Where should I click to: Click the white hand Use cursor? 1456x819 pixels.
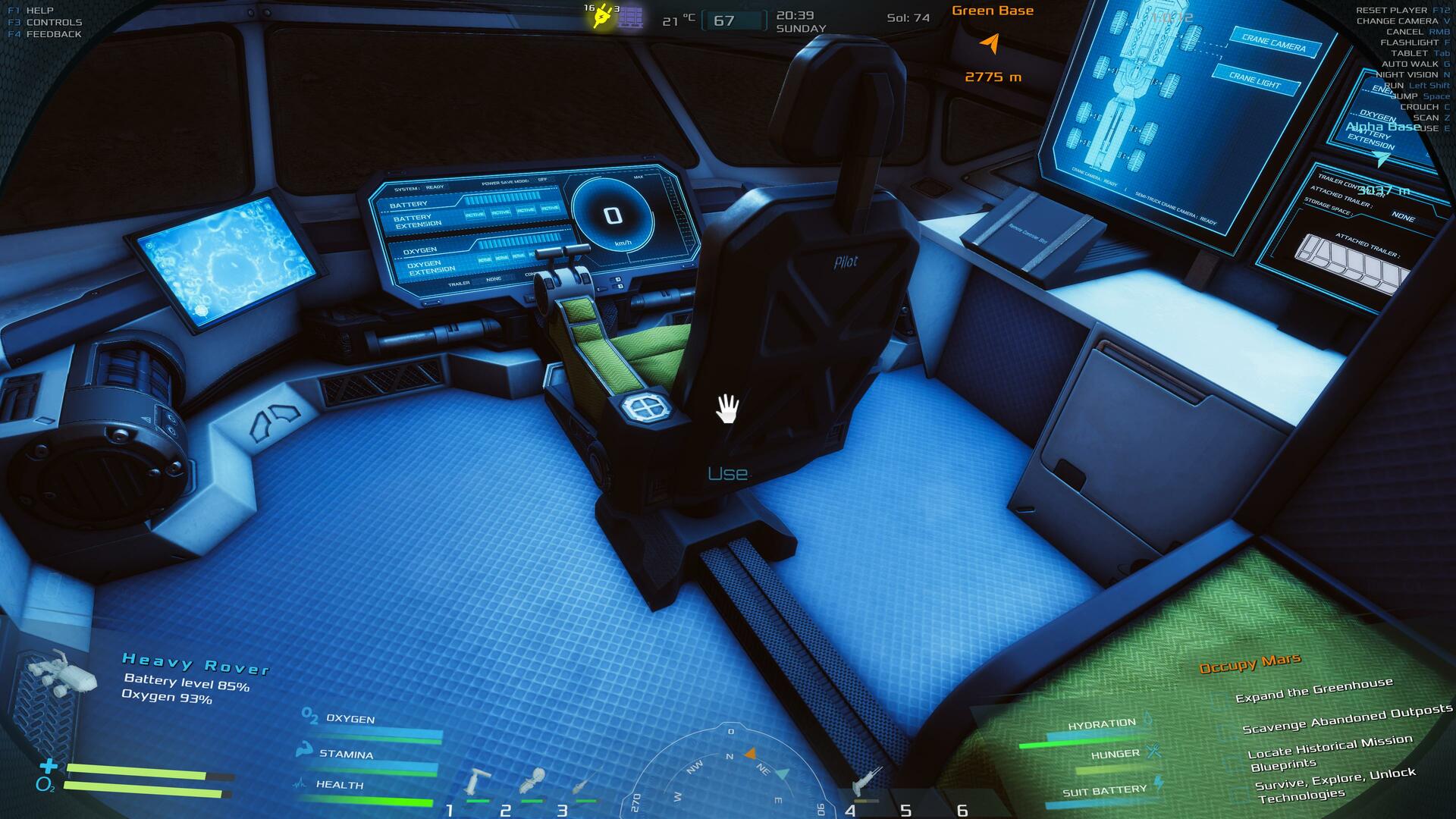tap(727, 409)
